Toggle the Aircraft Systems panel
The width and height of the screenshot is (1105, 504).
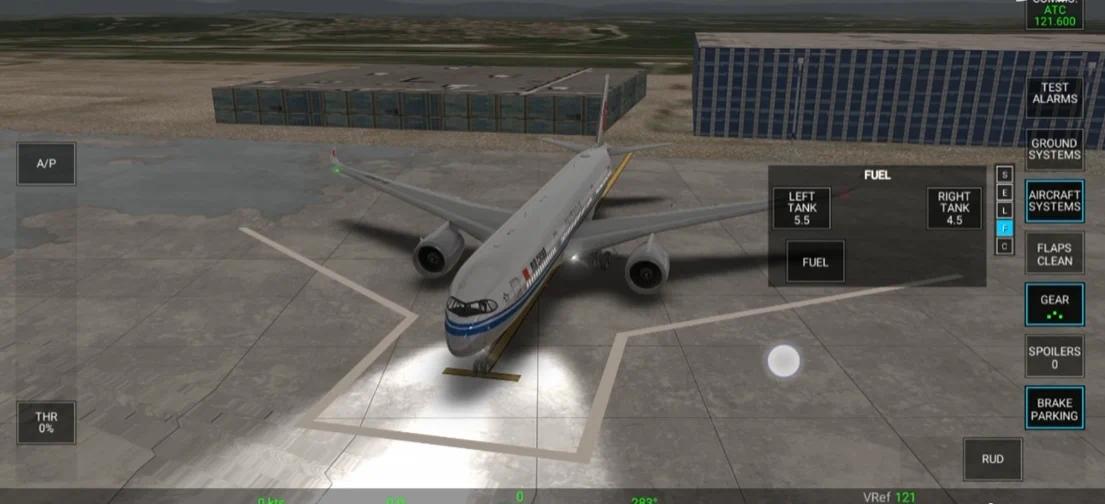click(x=1055, y=200)
